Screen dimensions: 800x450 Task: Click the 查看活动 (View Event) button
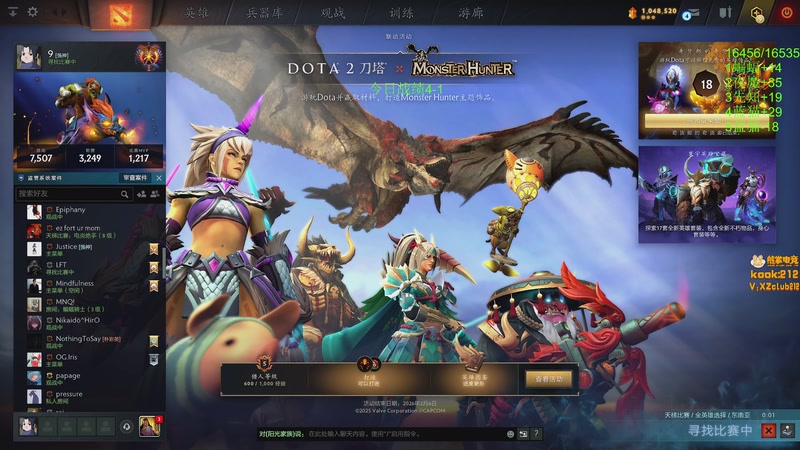[548, 379]
